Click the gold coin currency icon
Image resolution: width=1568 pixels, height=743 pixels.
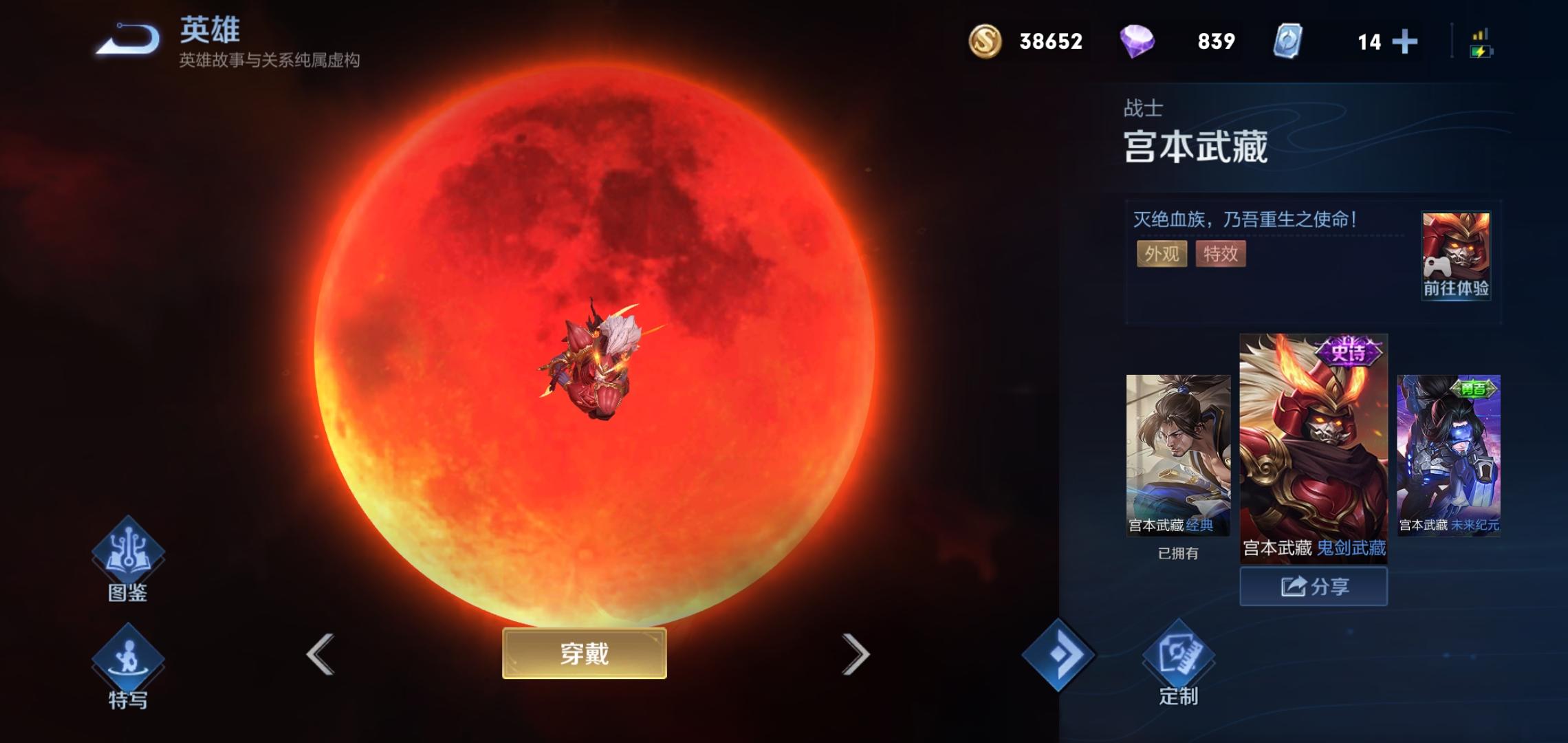point(985,43)
